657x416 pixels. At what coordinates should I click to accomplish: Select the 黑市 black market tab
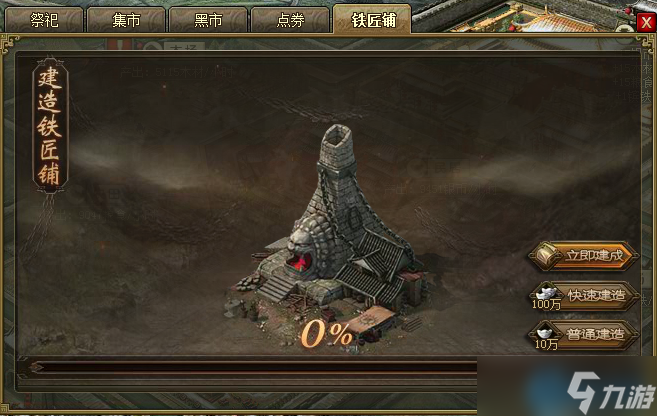[x=207, y=19]
